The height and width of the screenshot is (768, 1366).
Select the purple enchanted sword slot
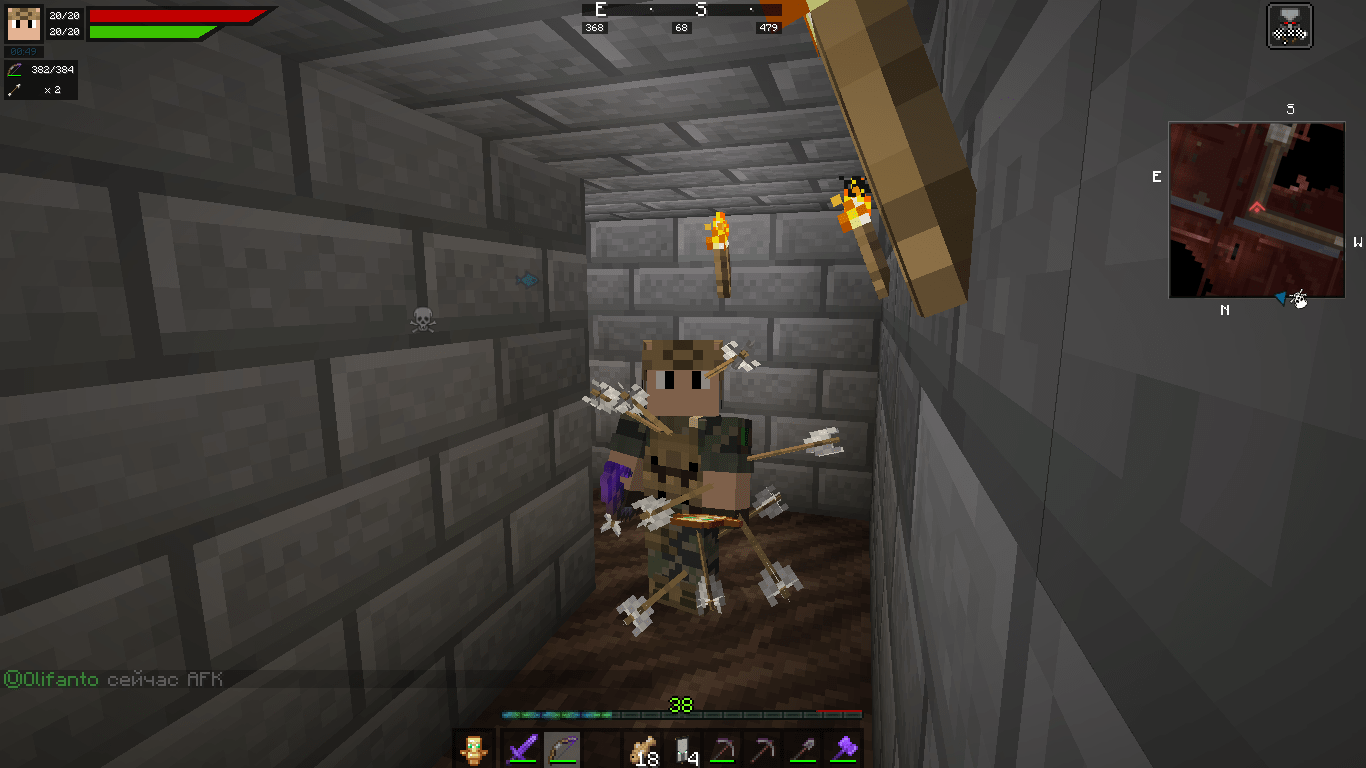pos(522,749)
